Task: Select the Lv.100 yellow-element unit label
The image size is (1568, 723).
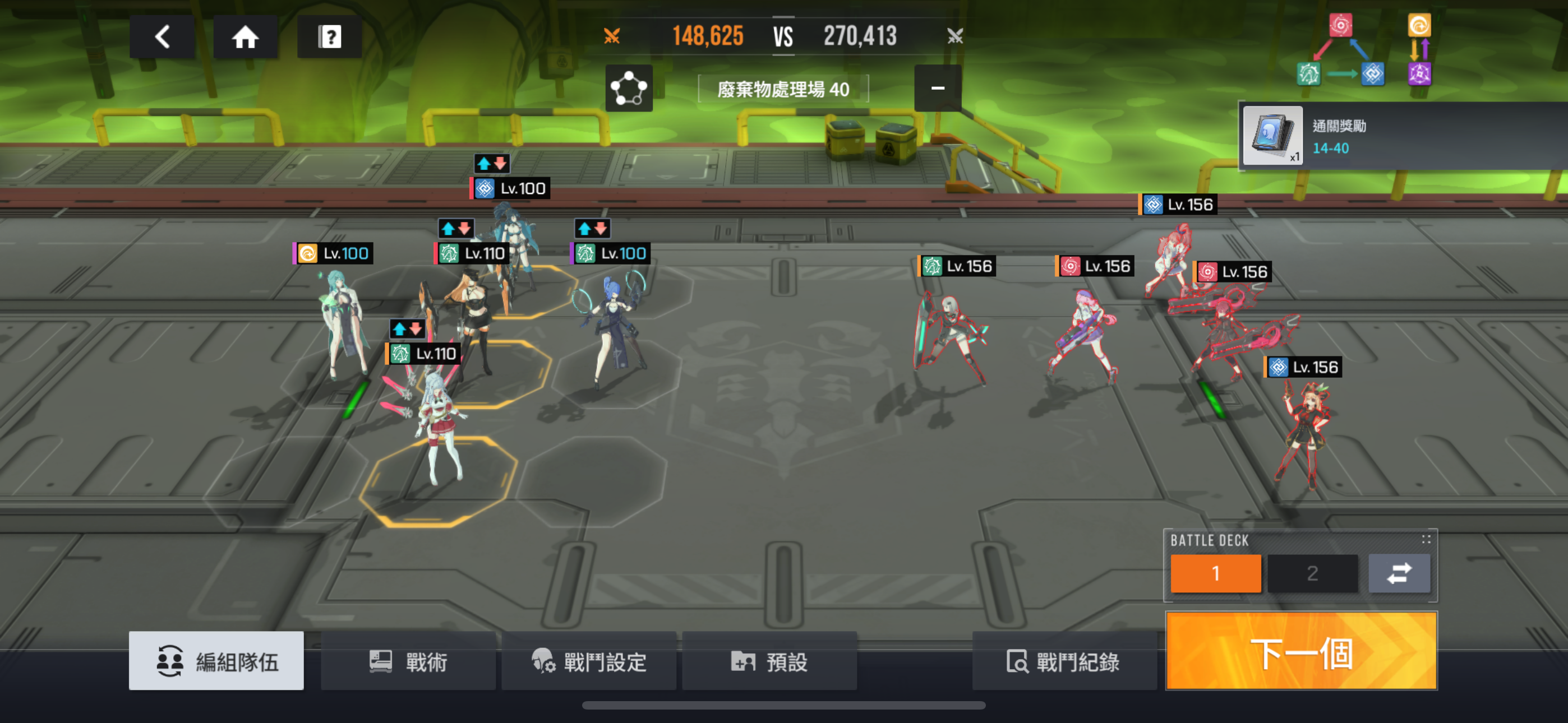Action: click(x=334, y=254)
